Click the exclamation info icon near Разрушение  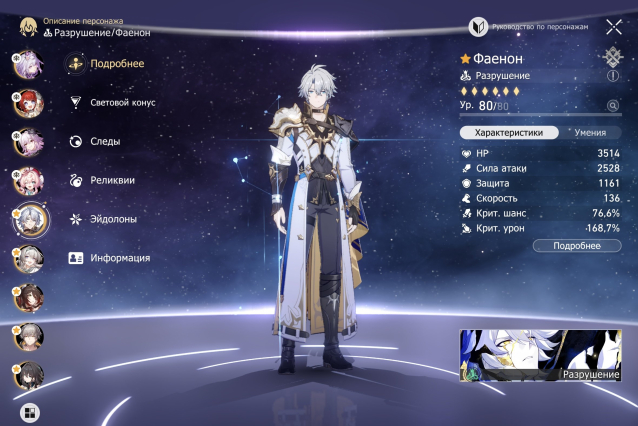[x=612, y=76]
